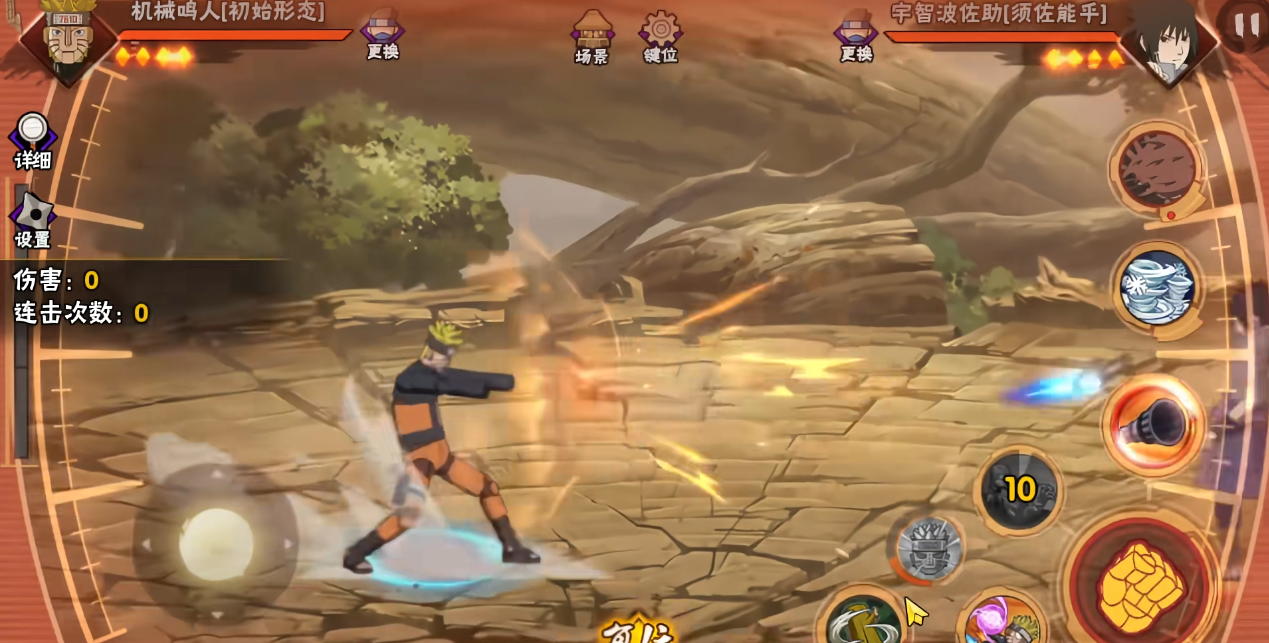Screen dimensions: 1269x643
Task: Hit the fist basic attack button
Action: coord(1140,586)
